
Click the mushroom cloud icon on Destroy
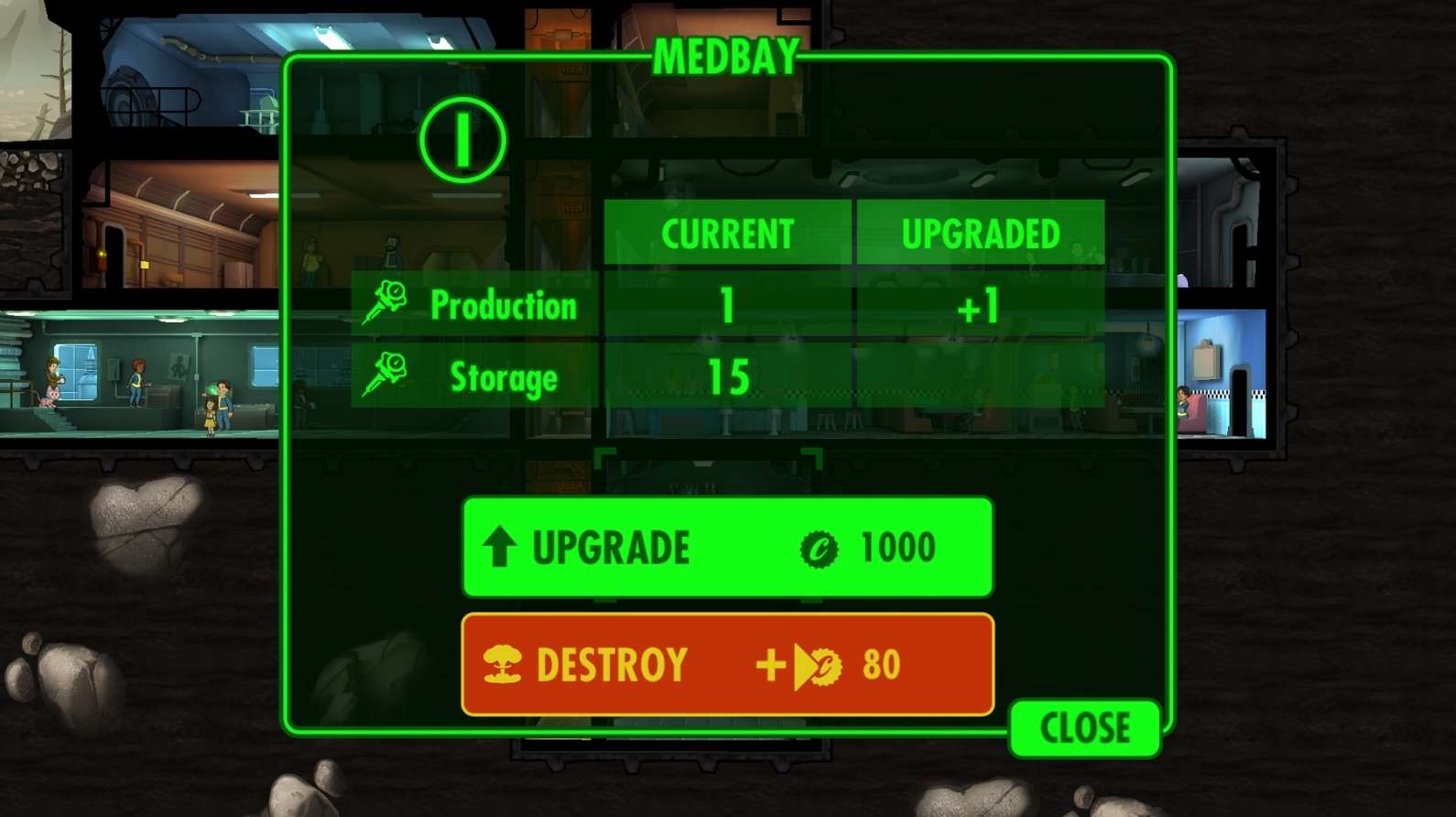point(502,664)
